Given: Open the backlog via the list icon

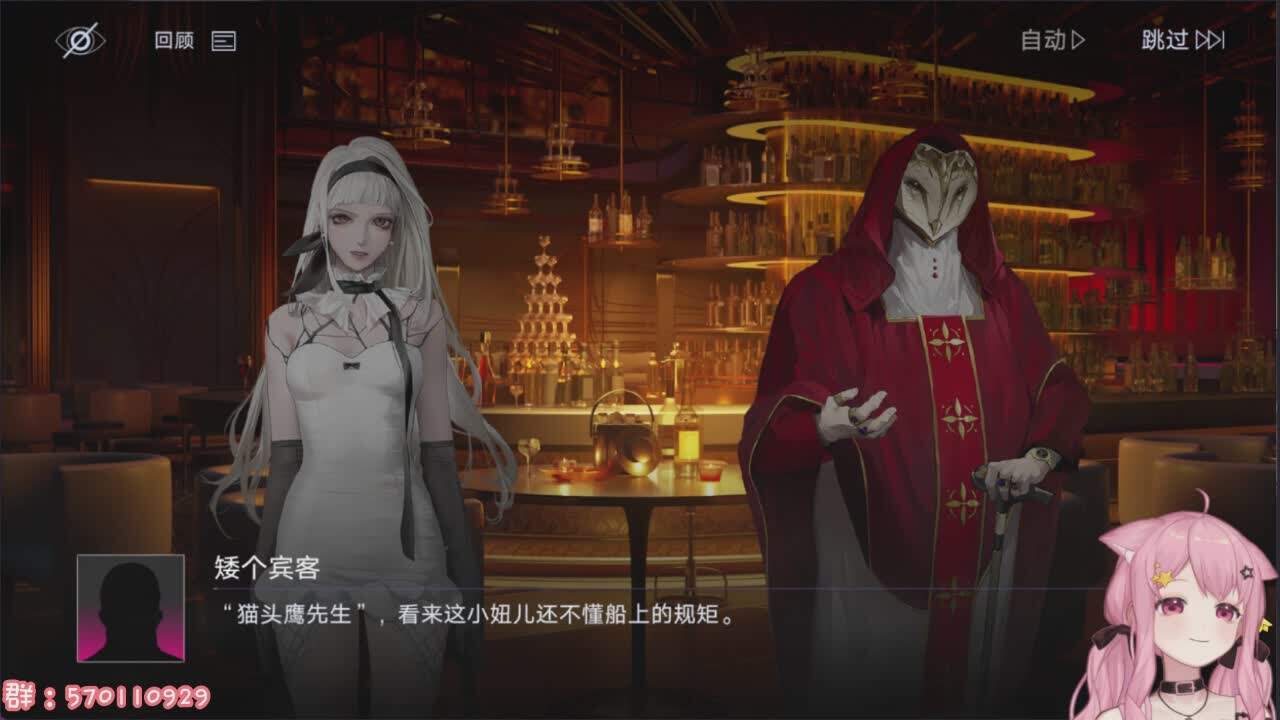Looking at the screenshot, I should (226, 42).
